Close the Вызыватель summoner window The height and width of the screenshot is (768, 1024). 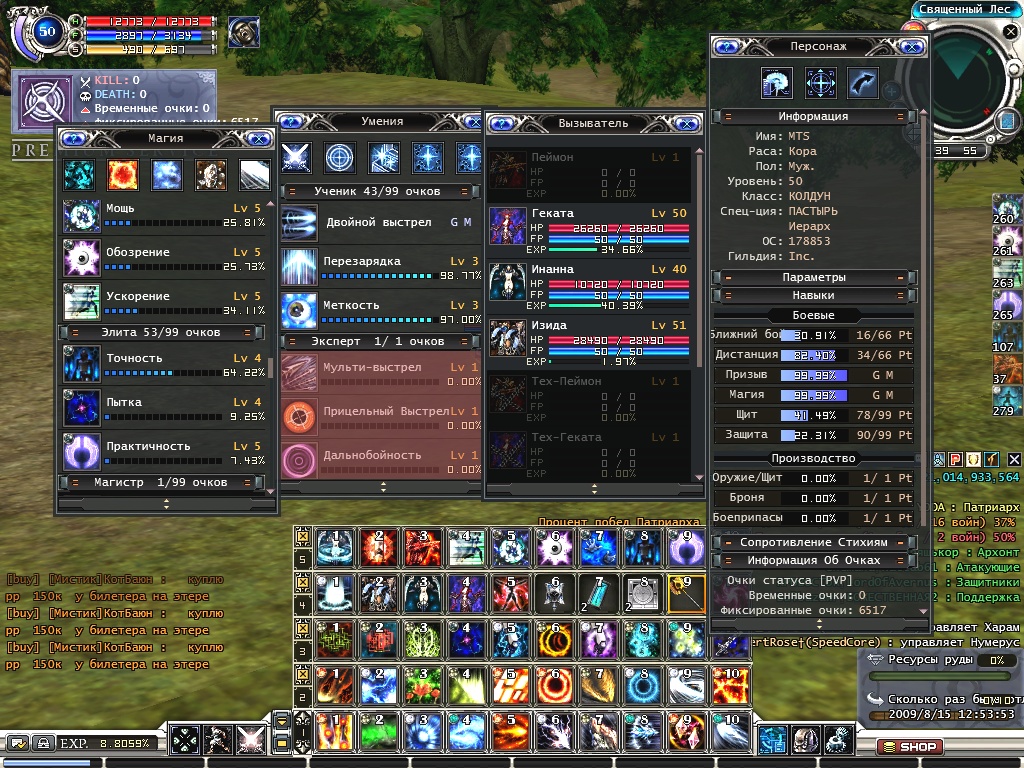pyautogui.click(x=685, y=123)
